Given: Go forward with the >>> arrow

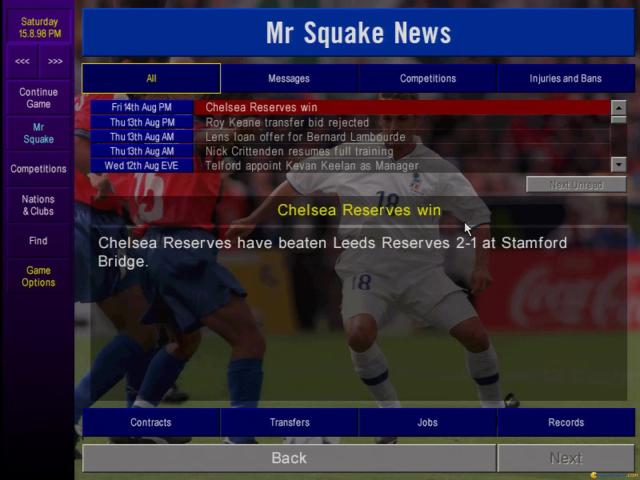Looking at the screenshot, I should pos(55,61).
